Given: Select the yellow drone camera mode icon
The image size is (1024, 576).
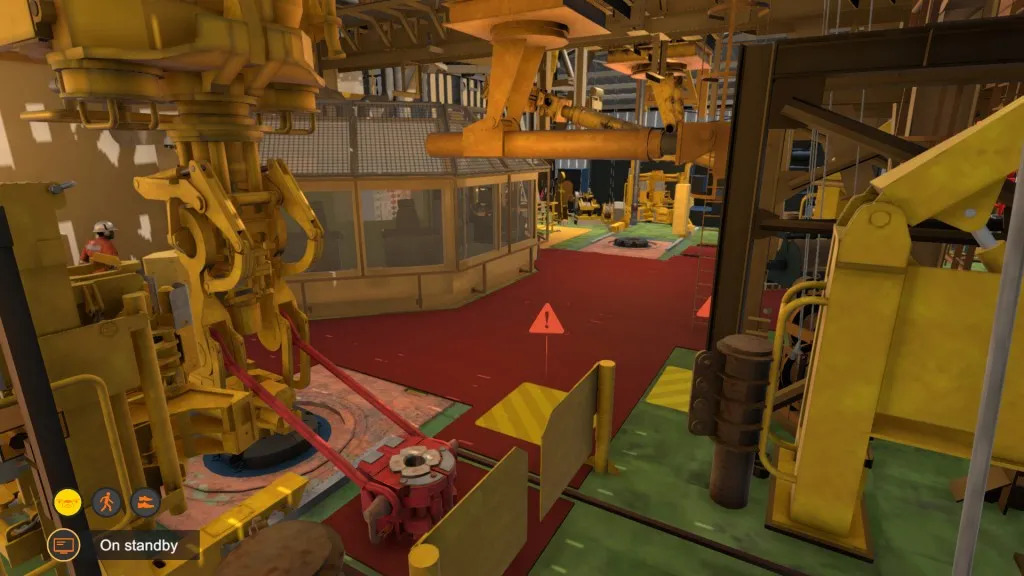Looking at the screenshot, I should [x=68, y=500].
